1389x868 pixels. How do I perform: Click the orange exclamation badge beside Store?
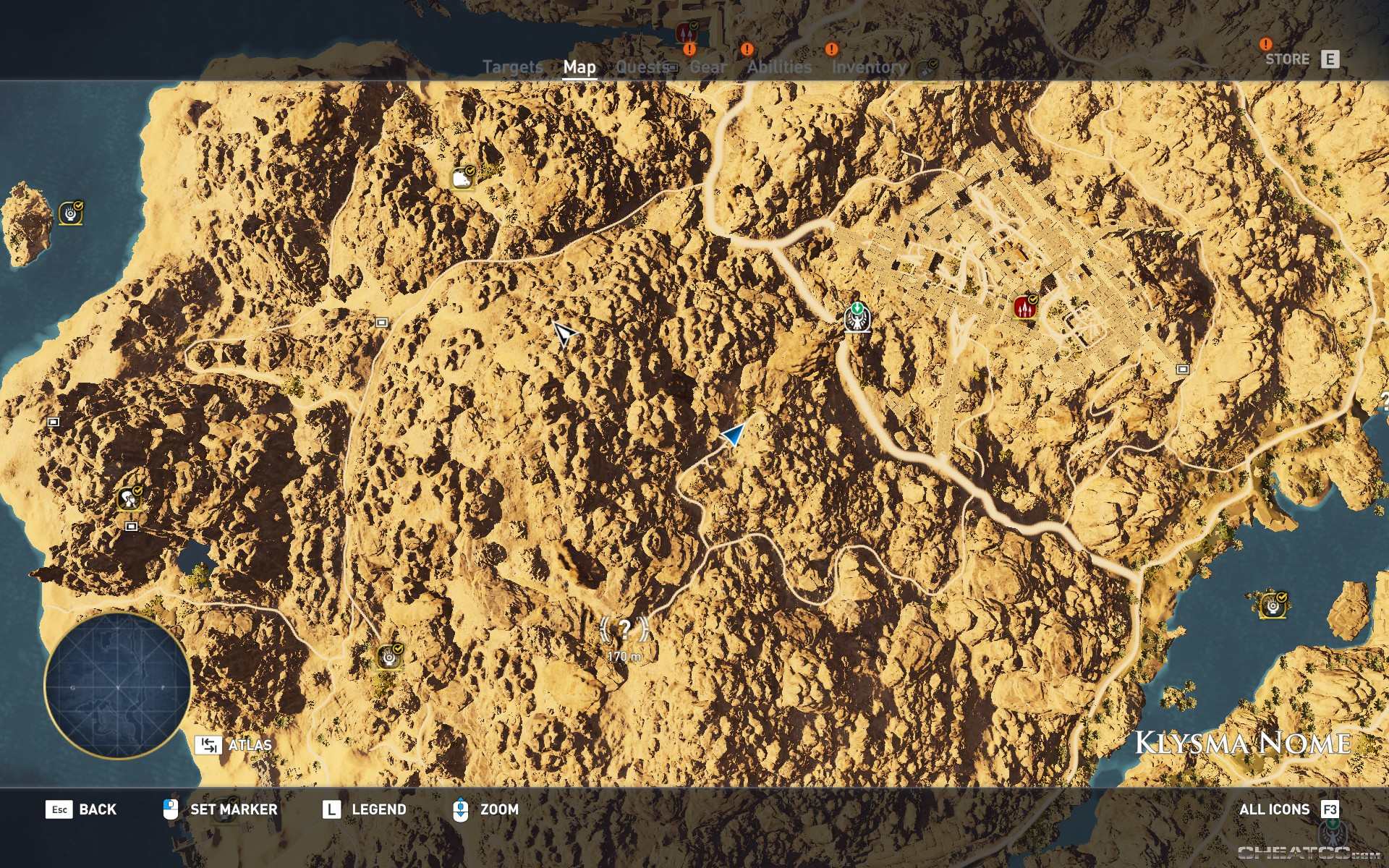pyautogui.click(x=1265, y=45)
